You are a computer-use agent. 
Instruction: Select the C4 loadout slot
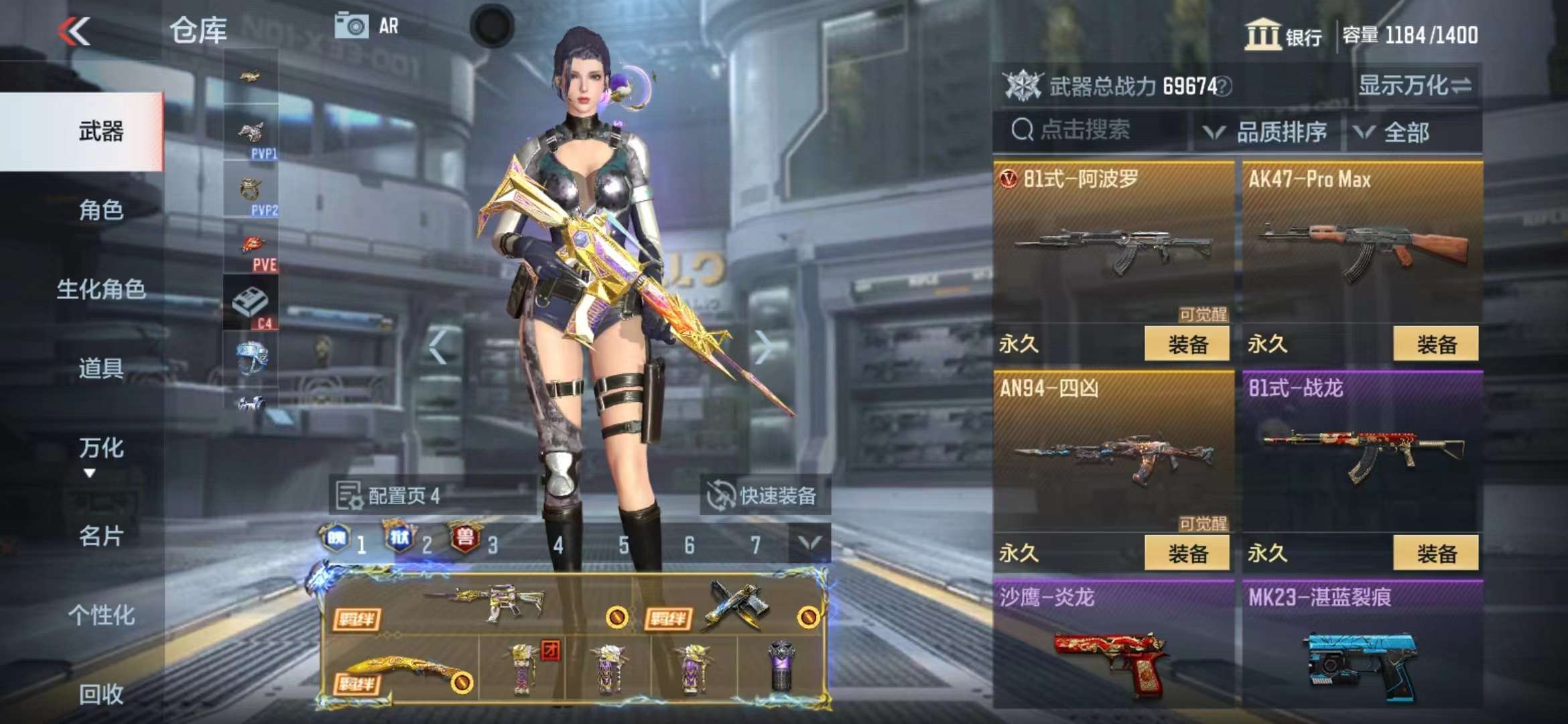(251, 304)
